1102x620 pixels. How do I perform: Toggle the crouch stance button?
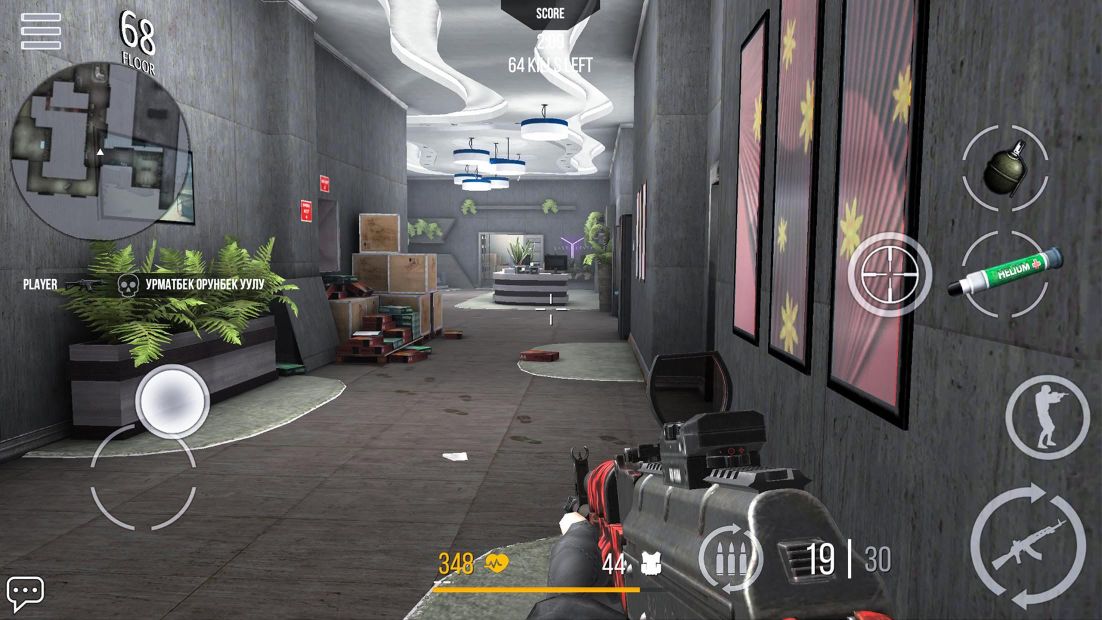1046,417
